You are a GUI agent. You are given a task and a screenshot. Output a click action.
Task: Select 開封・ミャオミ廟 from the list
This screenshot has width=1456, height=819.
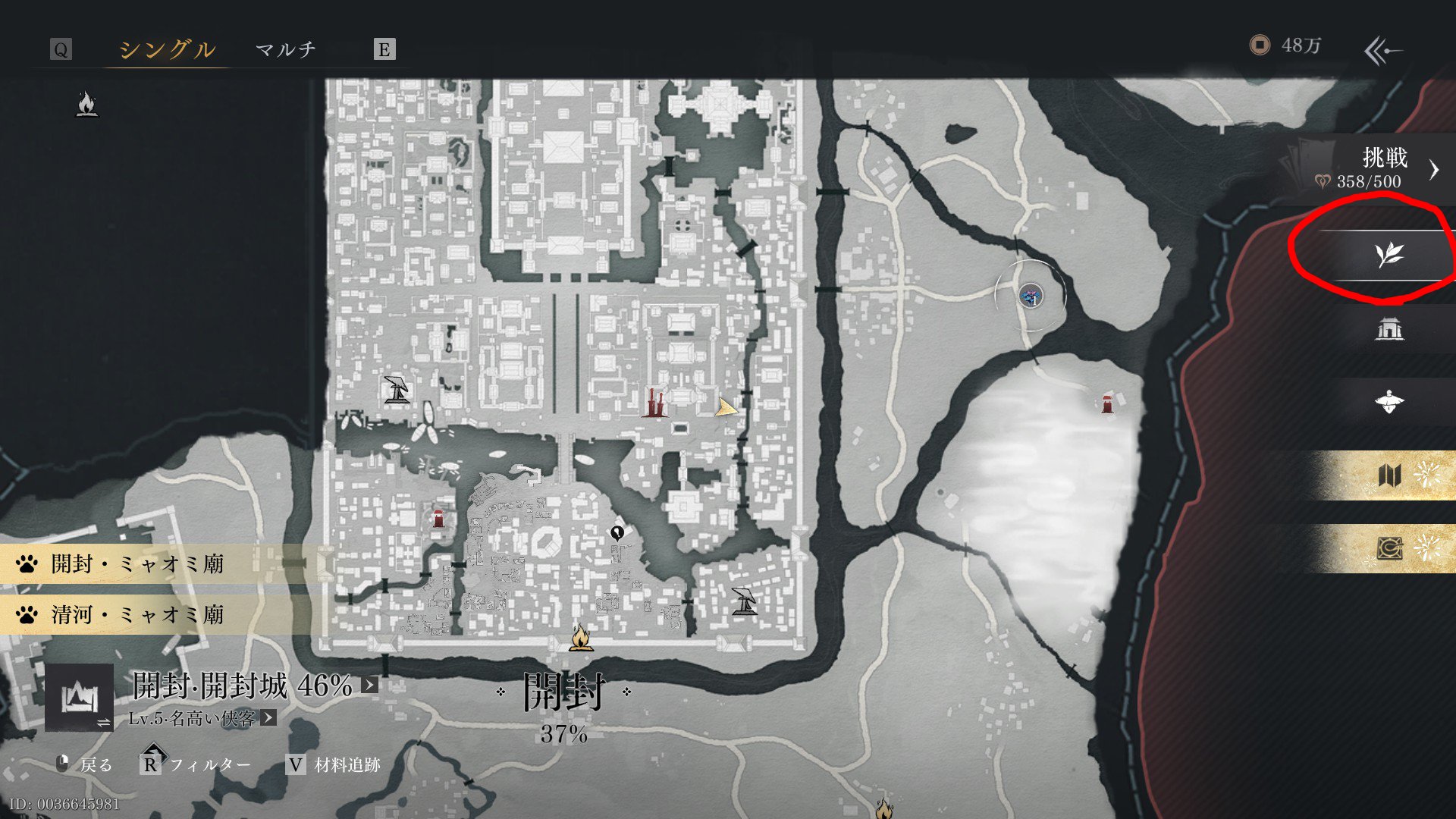pyautogui.click(x=138, y=563)
